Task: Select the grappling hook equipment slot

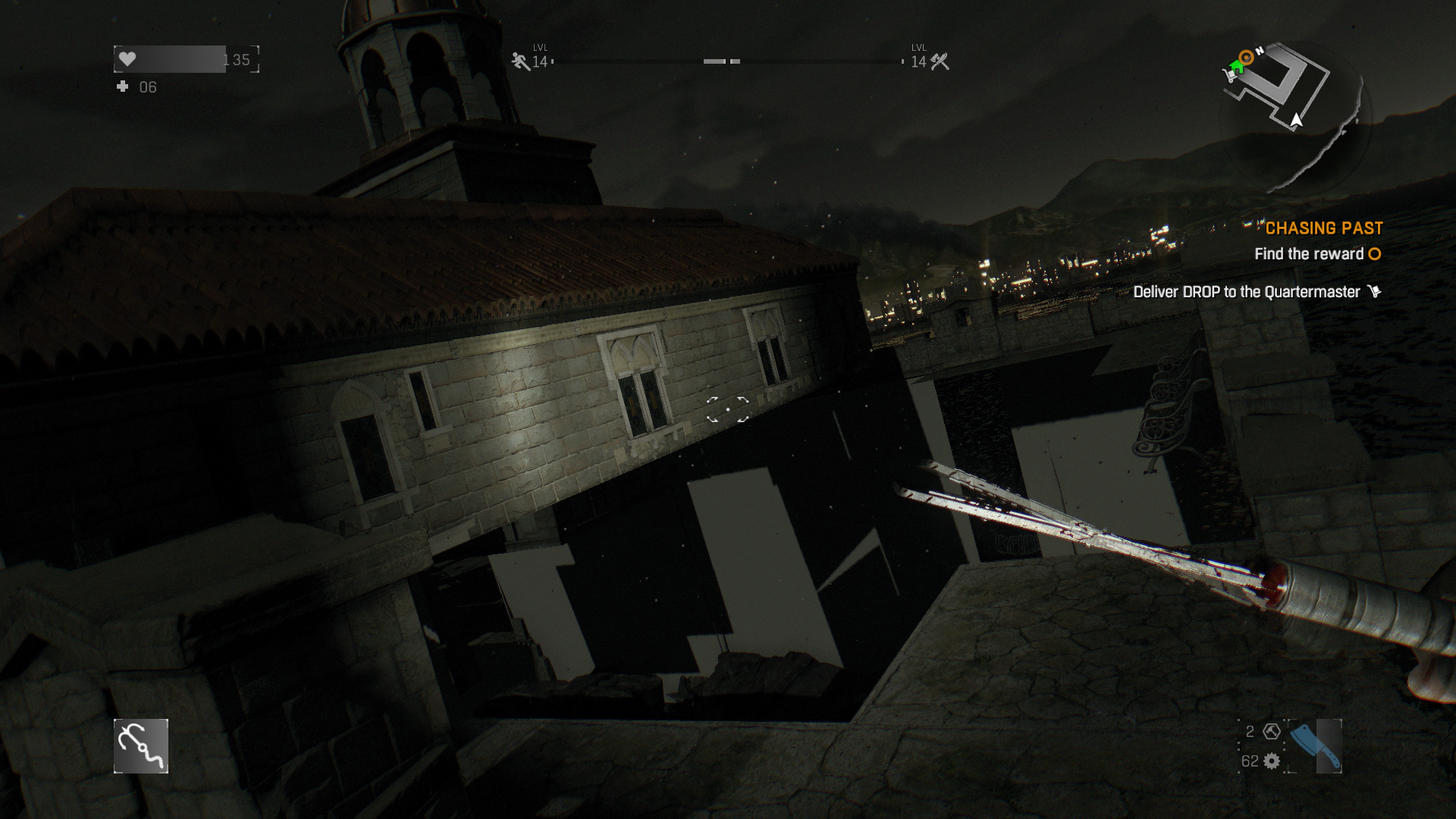Action: click(x=141, y=746)
